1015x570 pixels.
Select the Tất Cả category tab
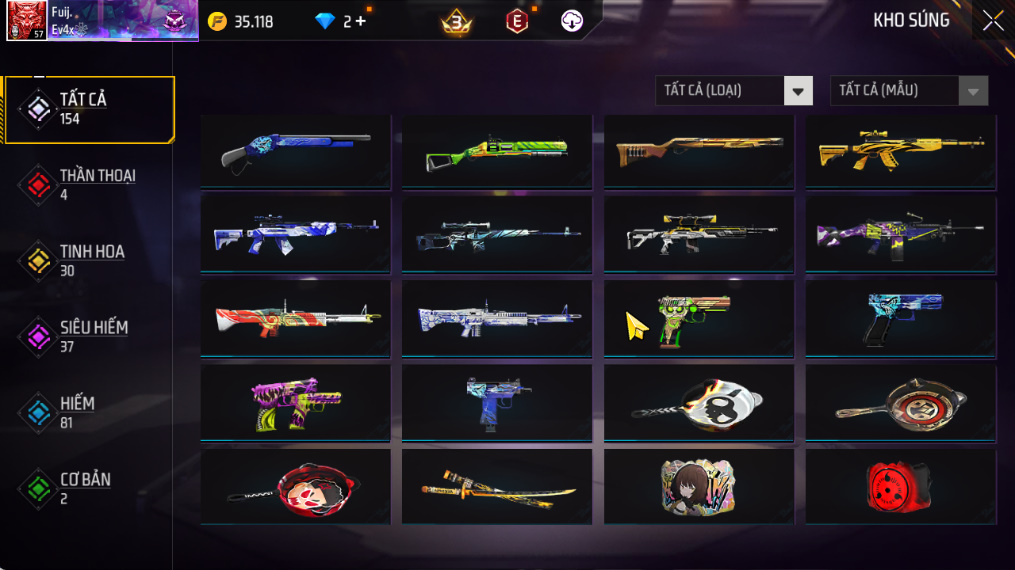(88, 109)
